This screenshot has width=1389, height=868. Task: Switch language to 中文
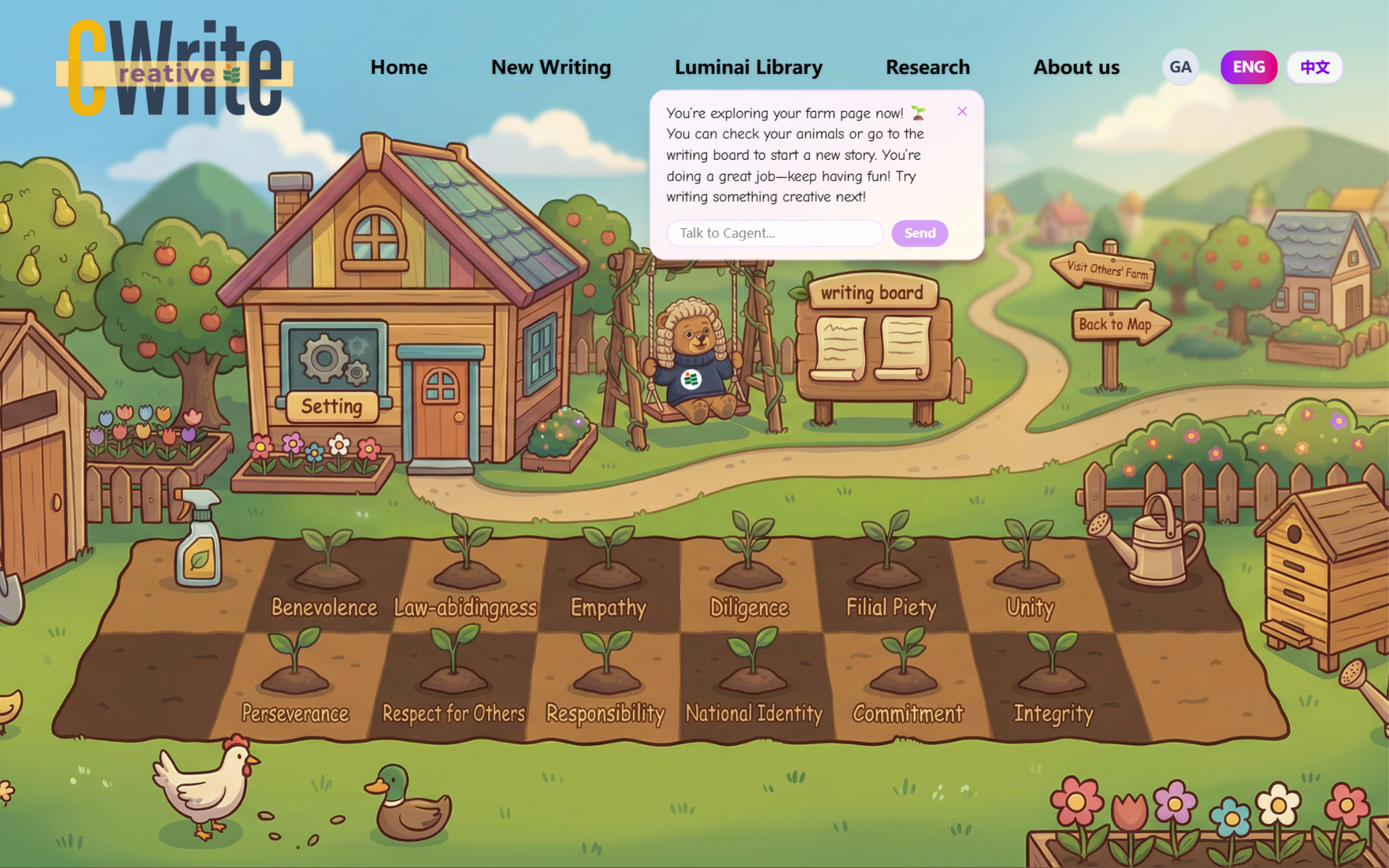click(x=1314, y=67)
